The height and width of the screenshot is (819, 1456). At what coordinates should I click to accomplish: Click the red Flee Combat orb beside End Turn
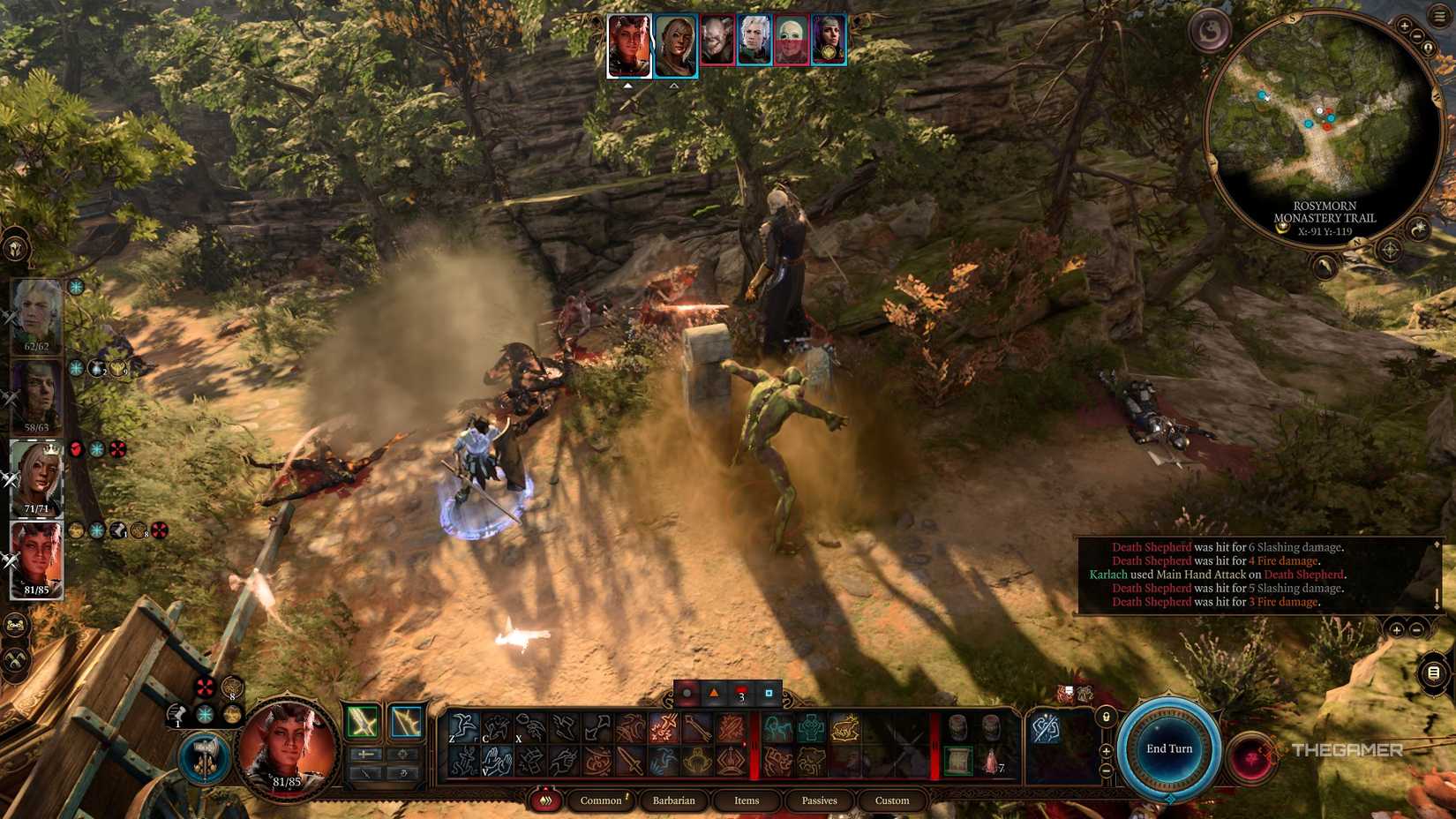click(1253, 756)
